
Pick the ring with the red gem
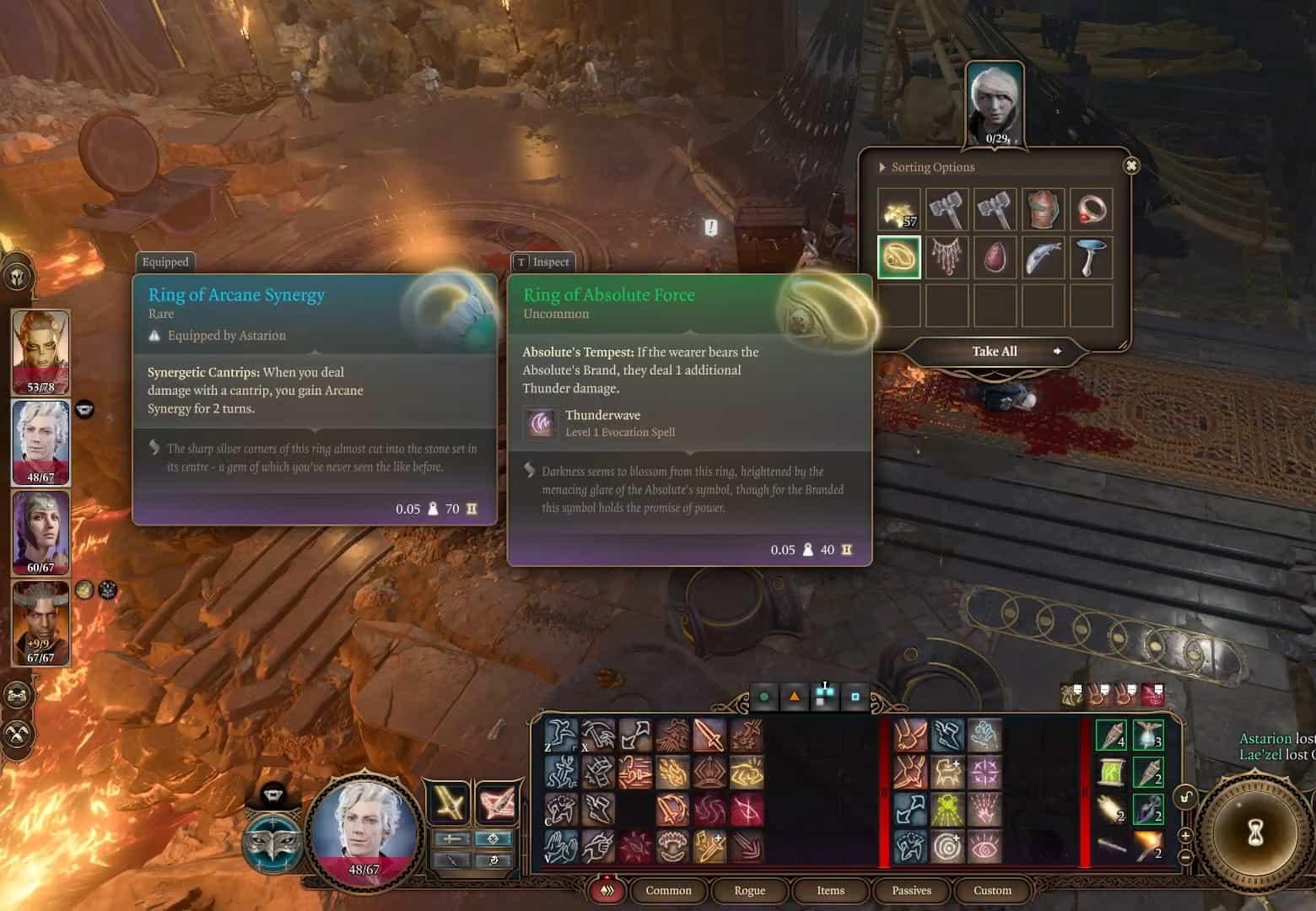(x=1091, y=209)
